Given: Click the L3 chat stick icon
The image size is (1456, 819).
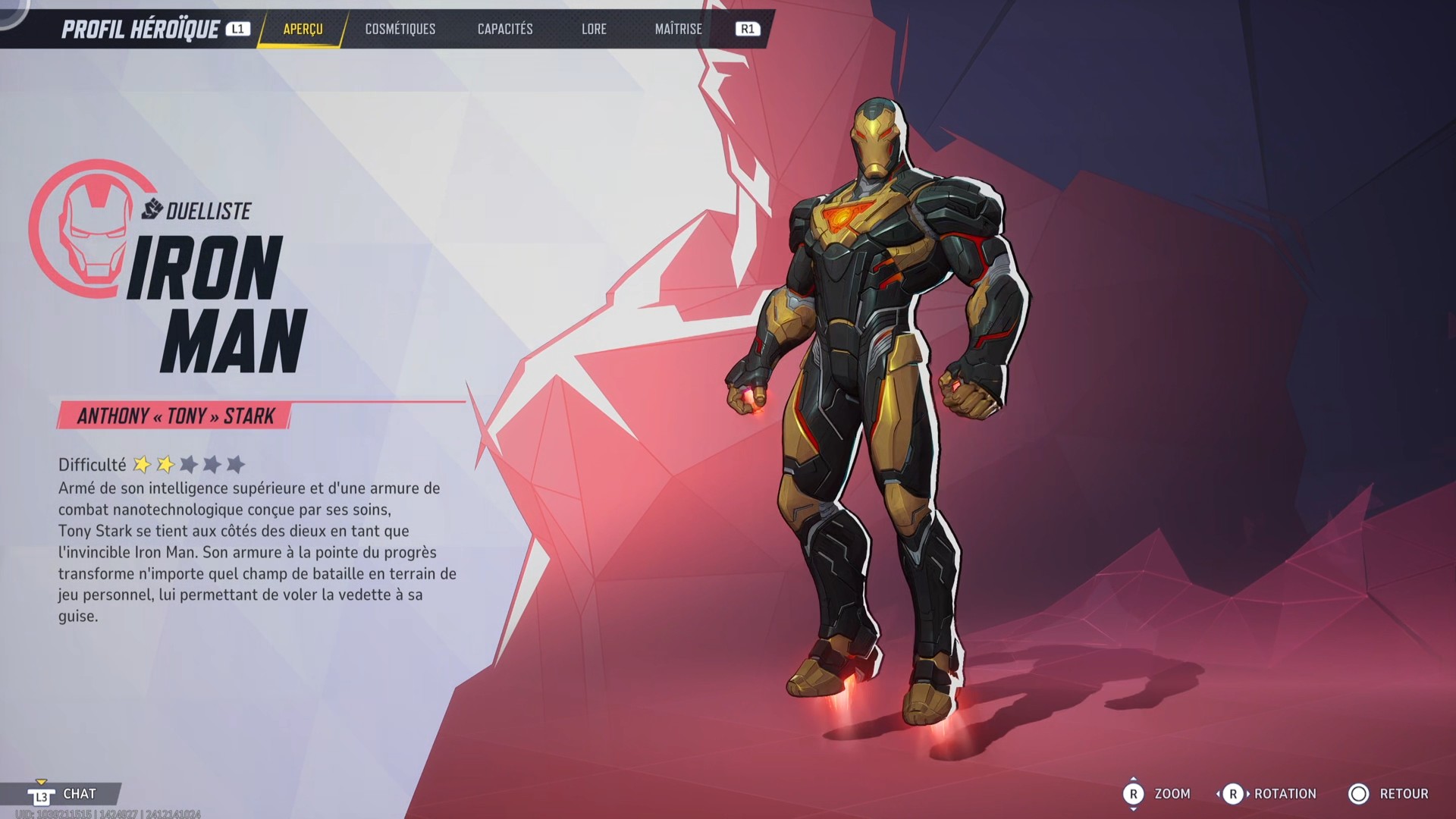Looking at the screenshot, I should 42,794.
